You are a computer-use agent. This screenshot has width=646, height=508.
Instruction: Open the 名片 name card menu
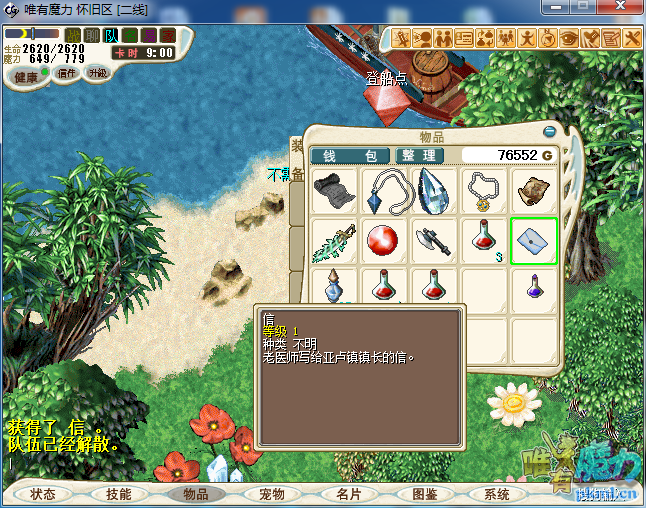[348, 494]
